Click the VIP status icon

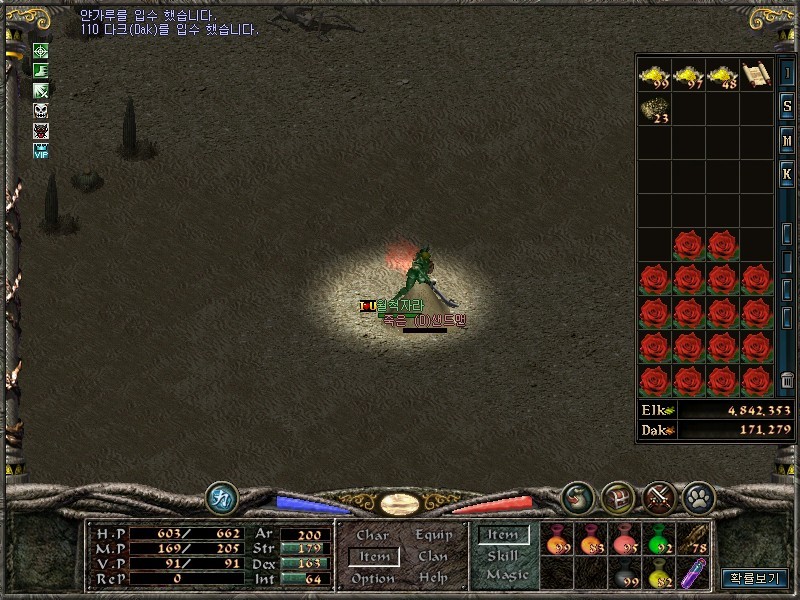tap(41, 151)
